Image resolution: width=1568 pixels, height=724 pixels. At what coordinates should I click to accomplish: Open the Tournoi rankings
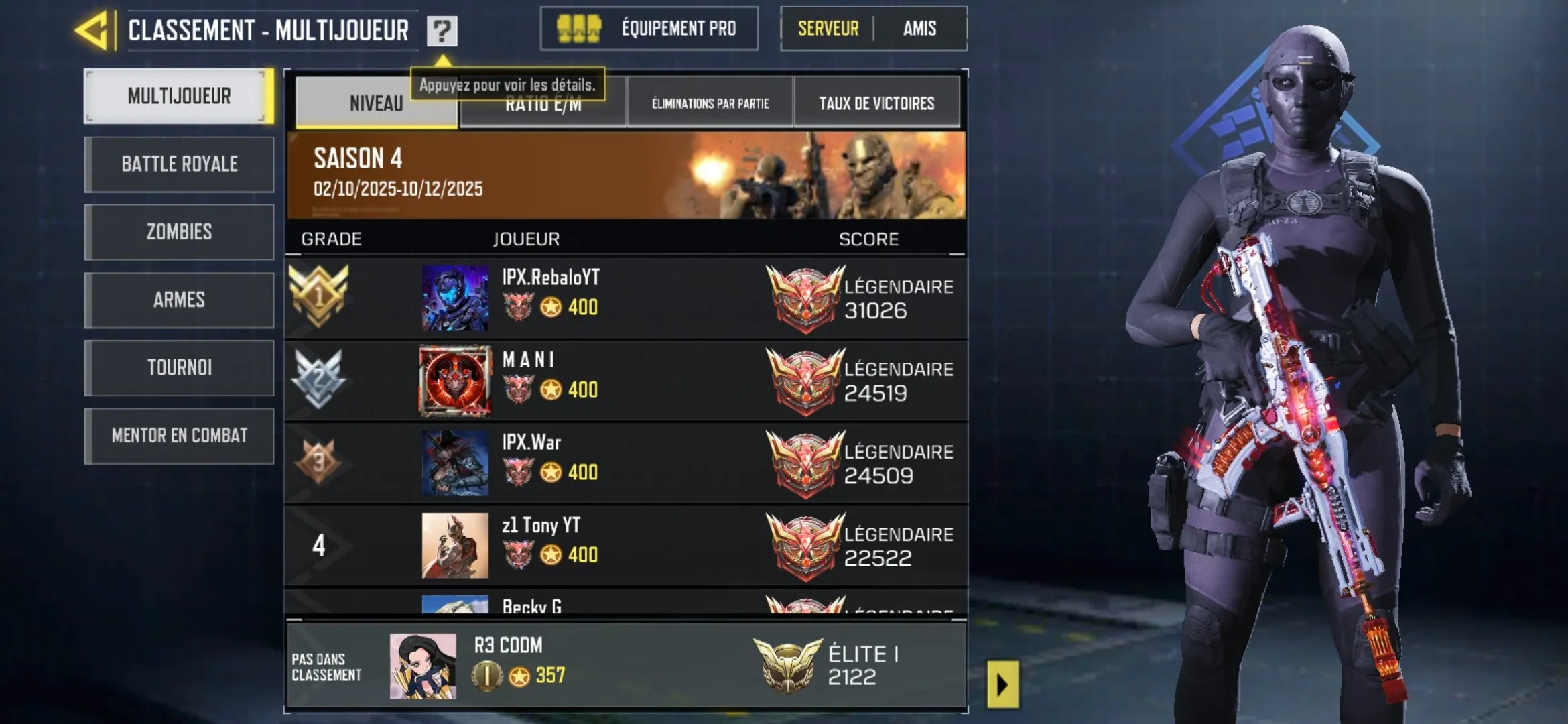[x=179, y=367]
